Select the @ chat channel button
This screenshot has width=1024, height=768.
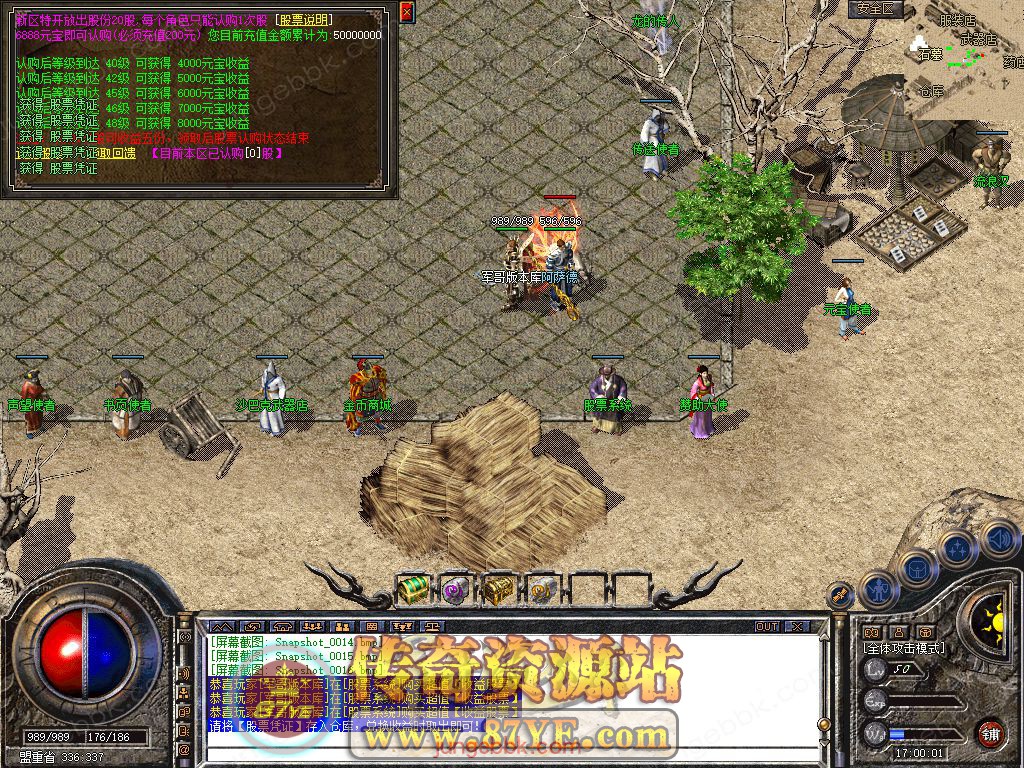(x=184, y=749)
